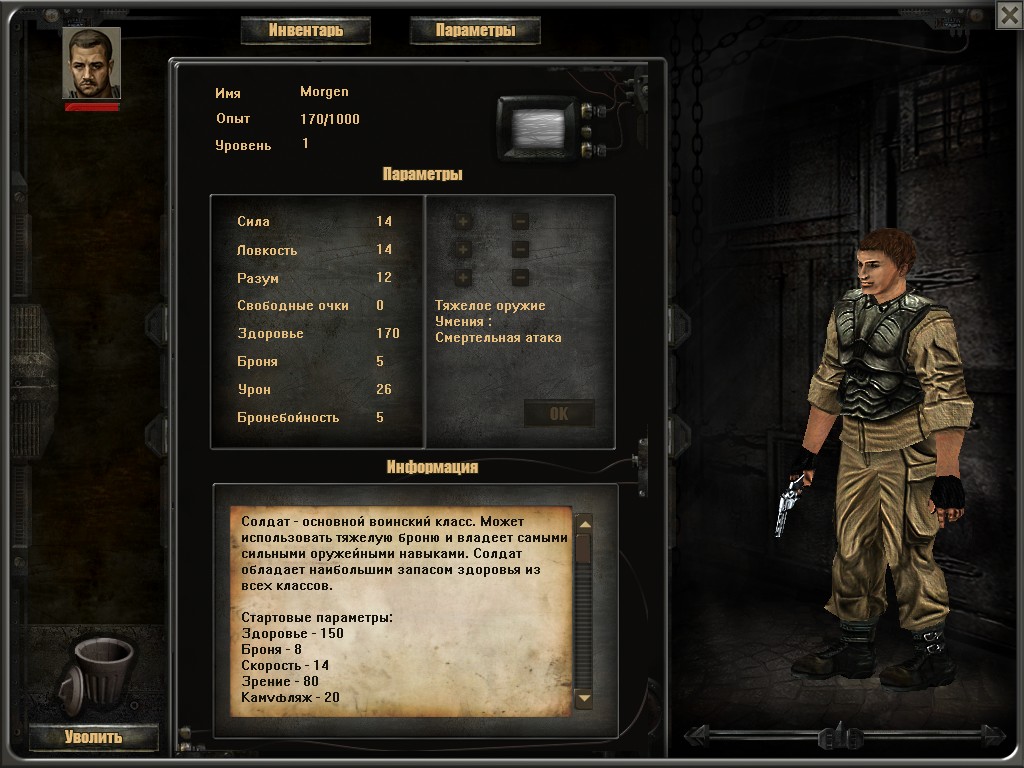Click the info panel's scroll-down arrow

584,699
